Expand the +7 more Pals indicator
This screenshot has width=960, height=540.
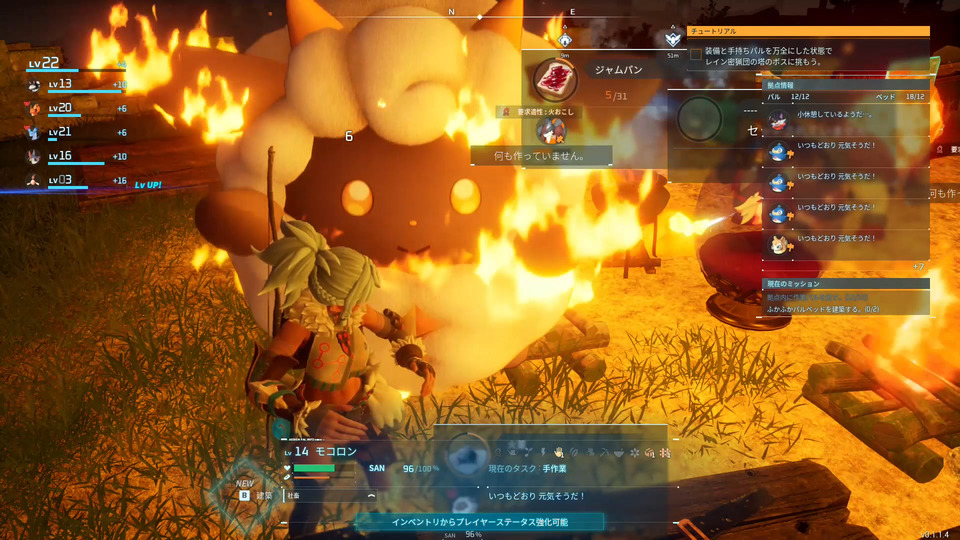[x=918, y=266]
